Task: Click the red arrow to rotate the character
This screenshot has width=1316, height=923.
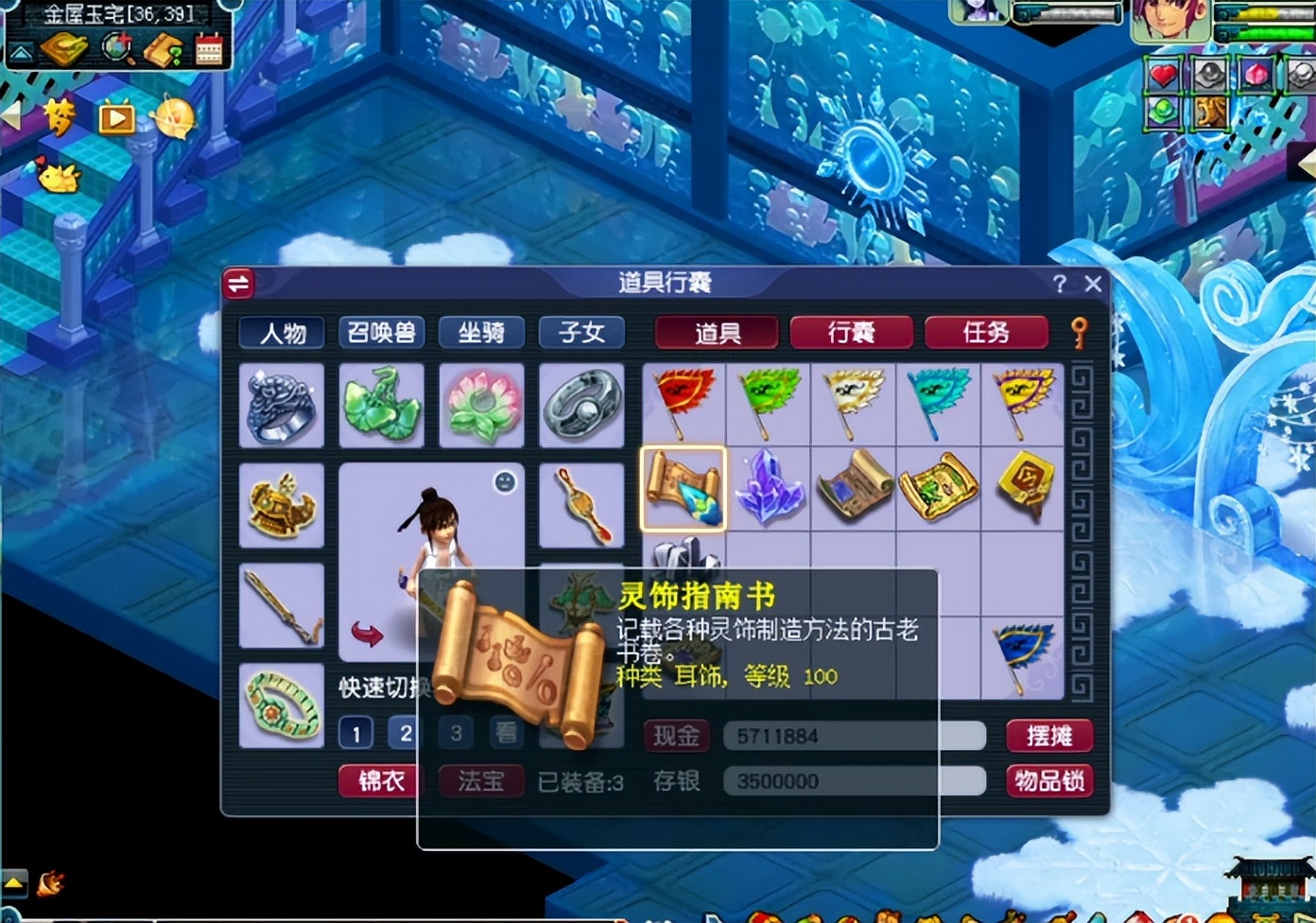Action: [x=369, y=634]
